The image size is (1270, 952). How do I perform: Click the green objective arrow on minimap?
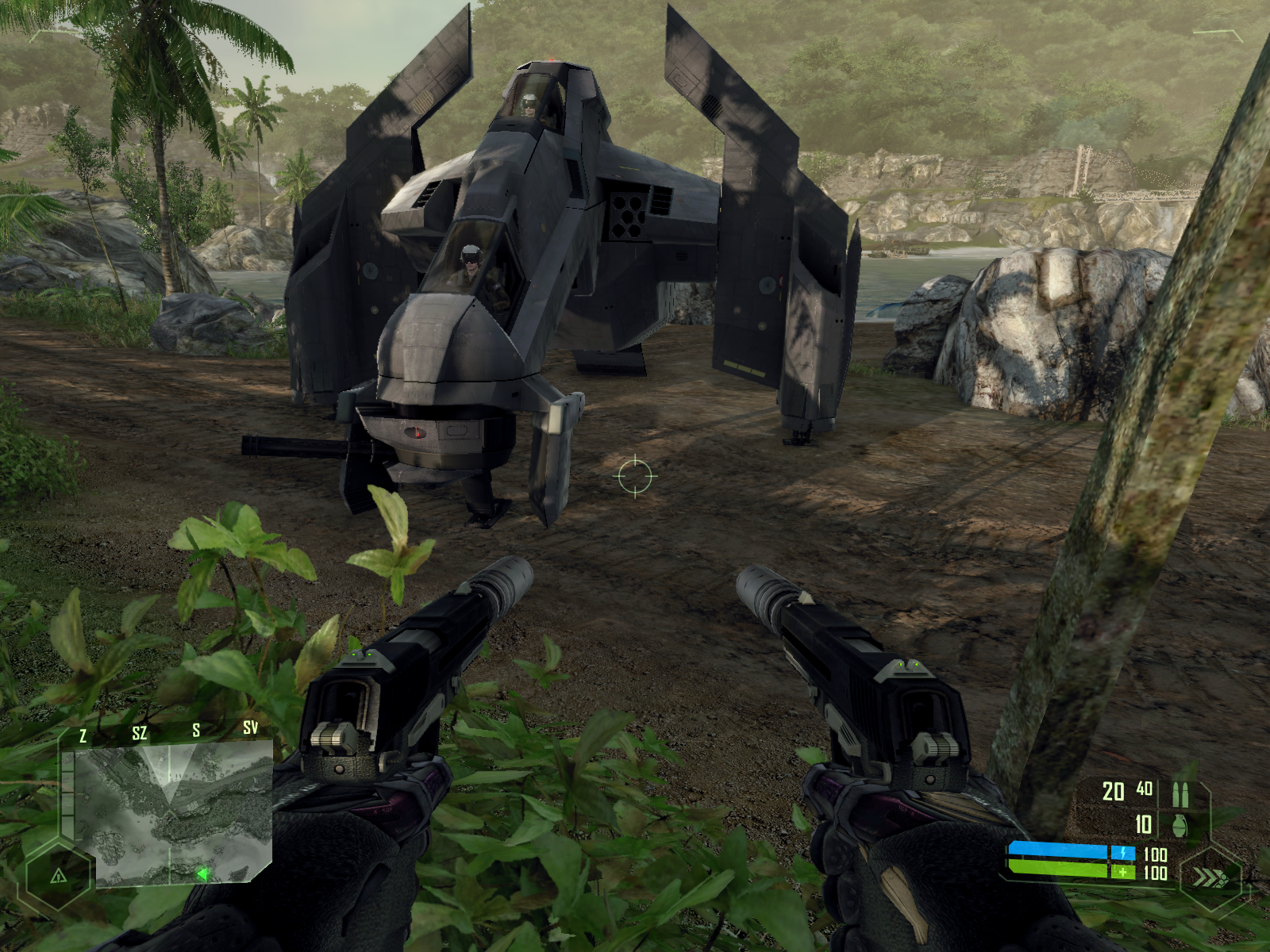pyautogui.click(x=202, y=873)
